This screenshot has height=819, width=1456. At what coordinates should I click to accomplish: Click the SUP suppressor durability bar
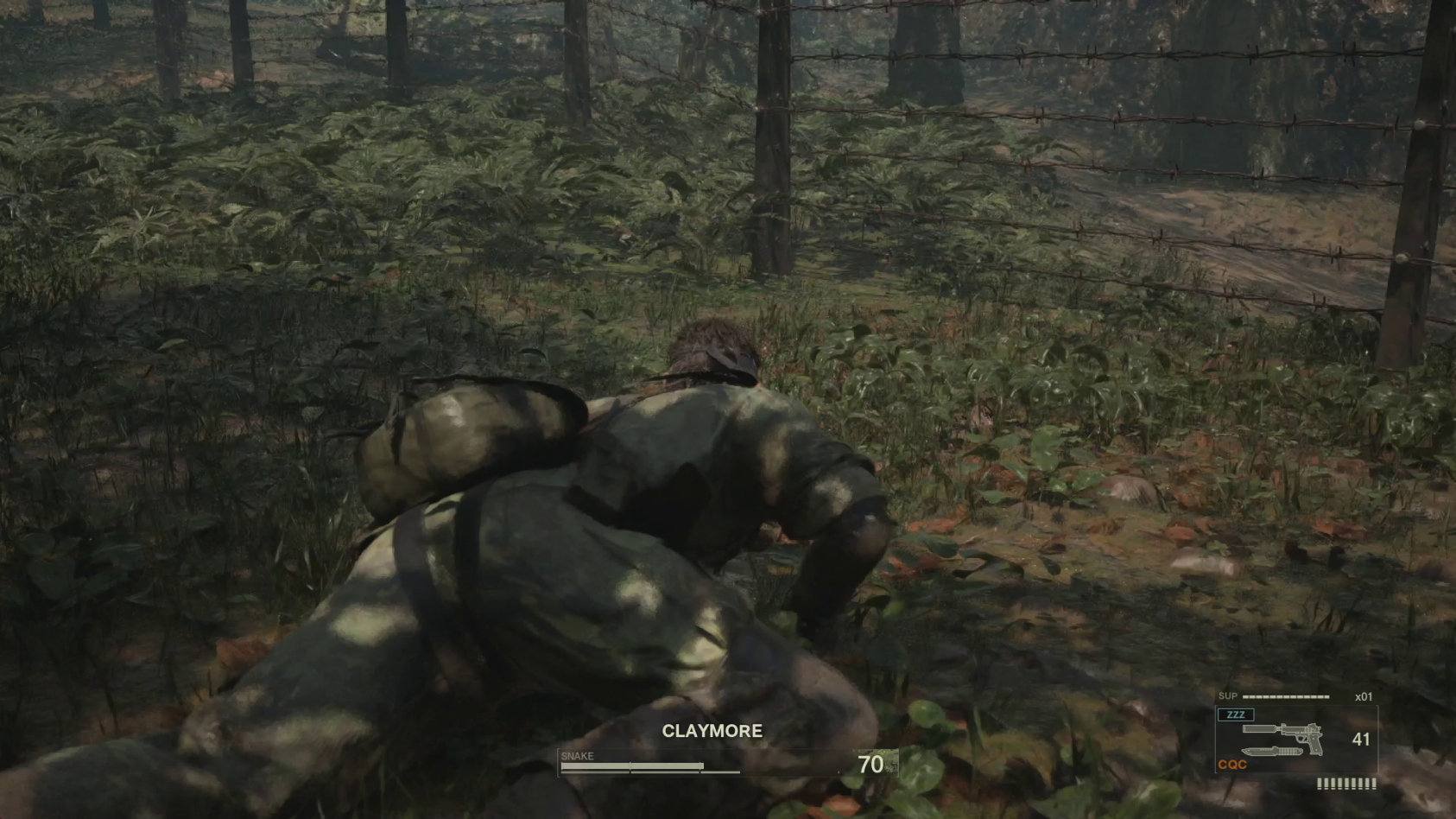pos(1285,696)
